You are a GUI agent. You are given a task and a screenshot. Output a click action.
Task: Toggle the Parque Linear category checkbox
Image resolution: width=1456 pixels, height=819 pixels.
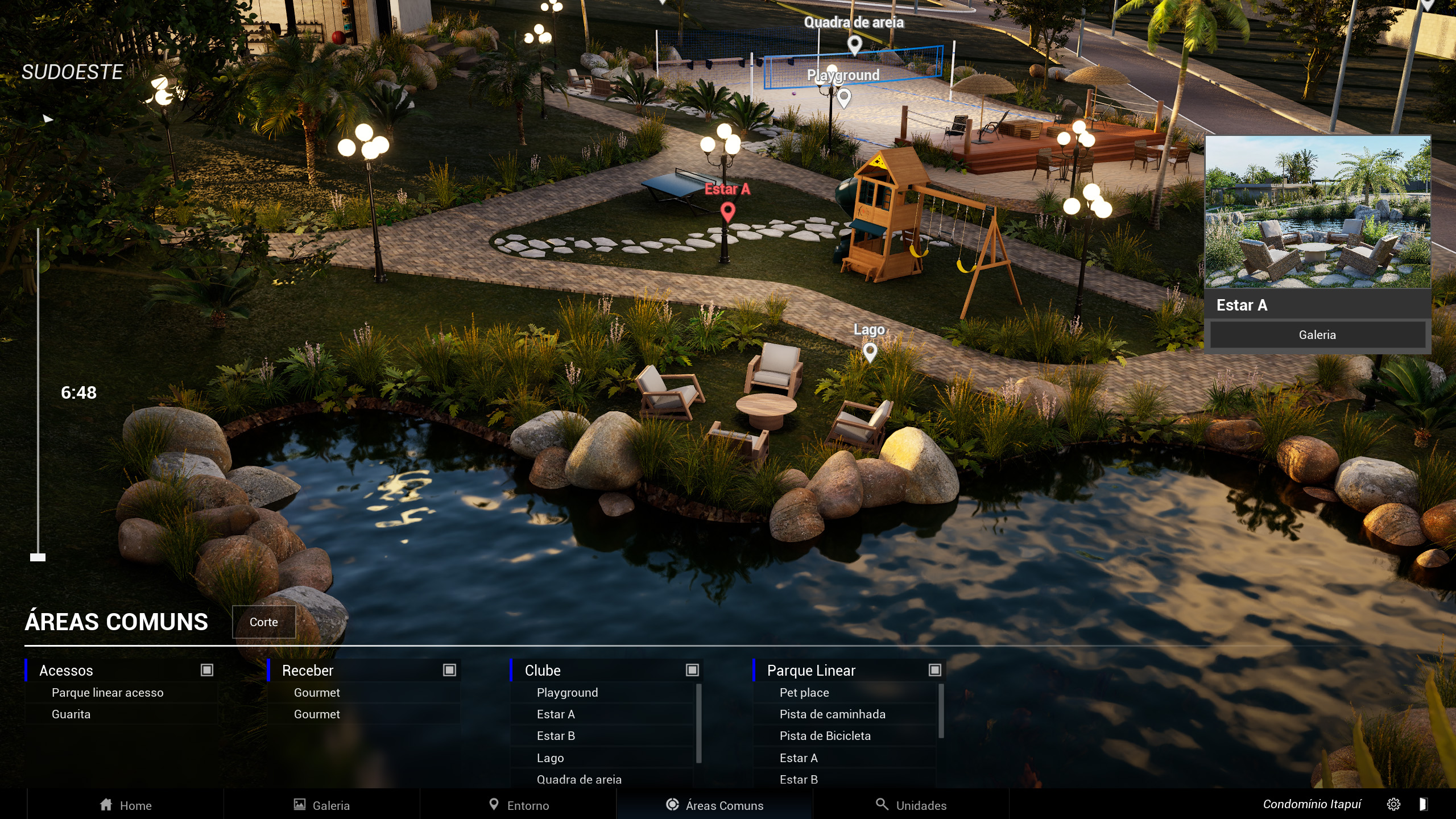pos(934,670)
